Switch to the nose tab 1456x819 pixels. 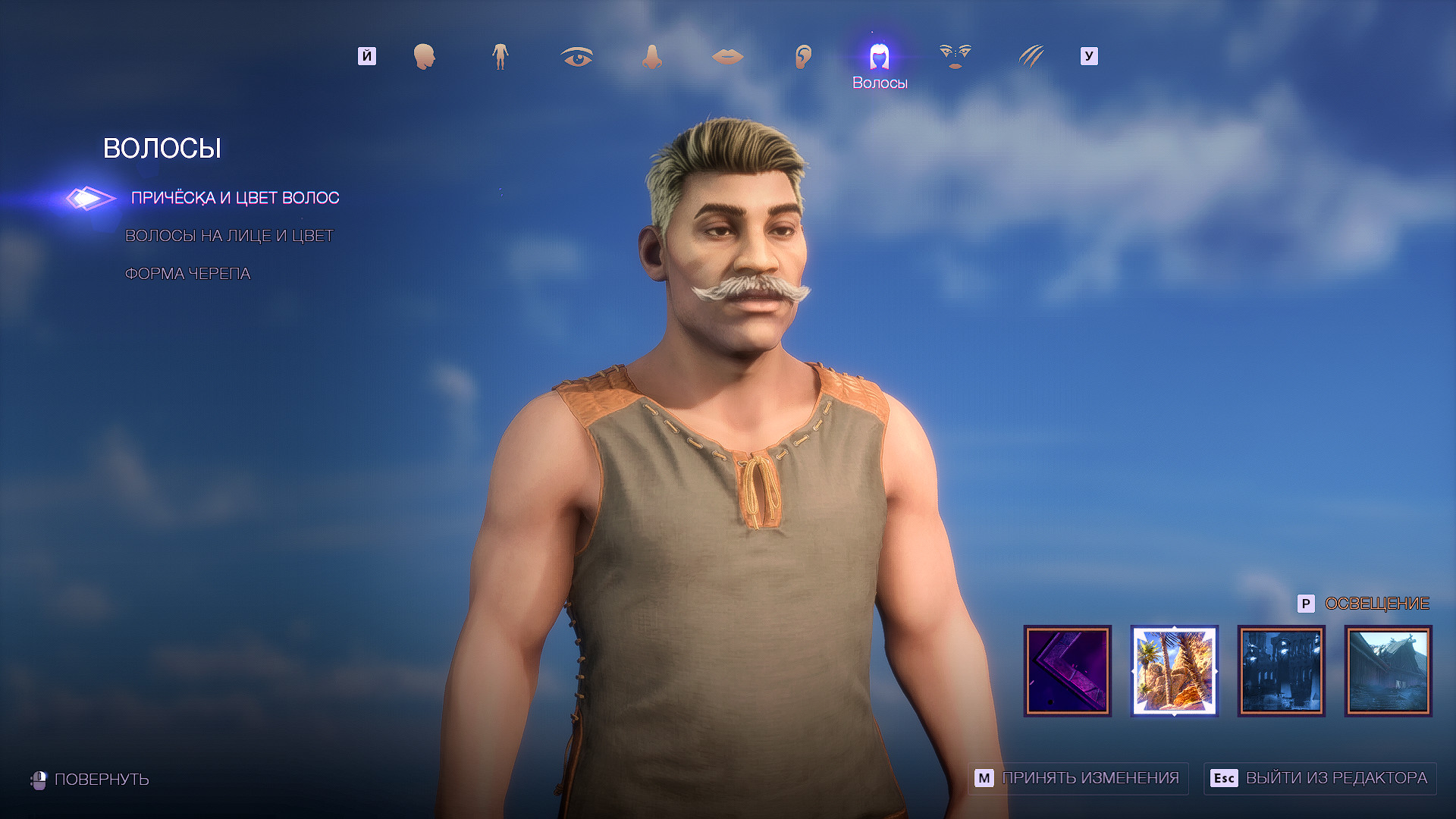point(651,56)
